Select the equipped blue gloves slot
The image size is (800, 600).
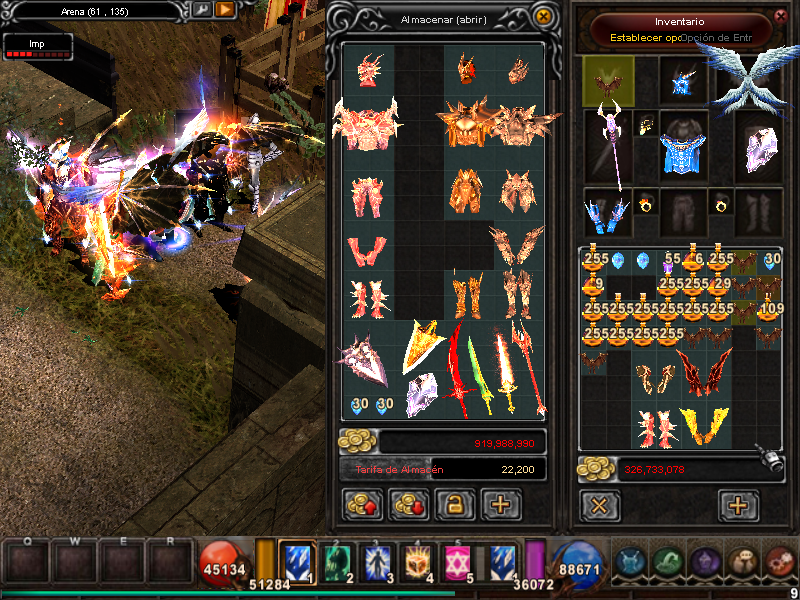[x=608, y=210]
